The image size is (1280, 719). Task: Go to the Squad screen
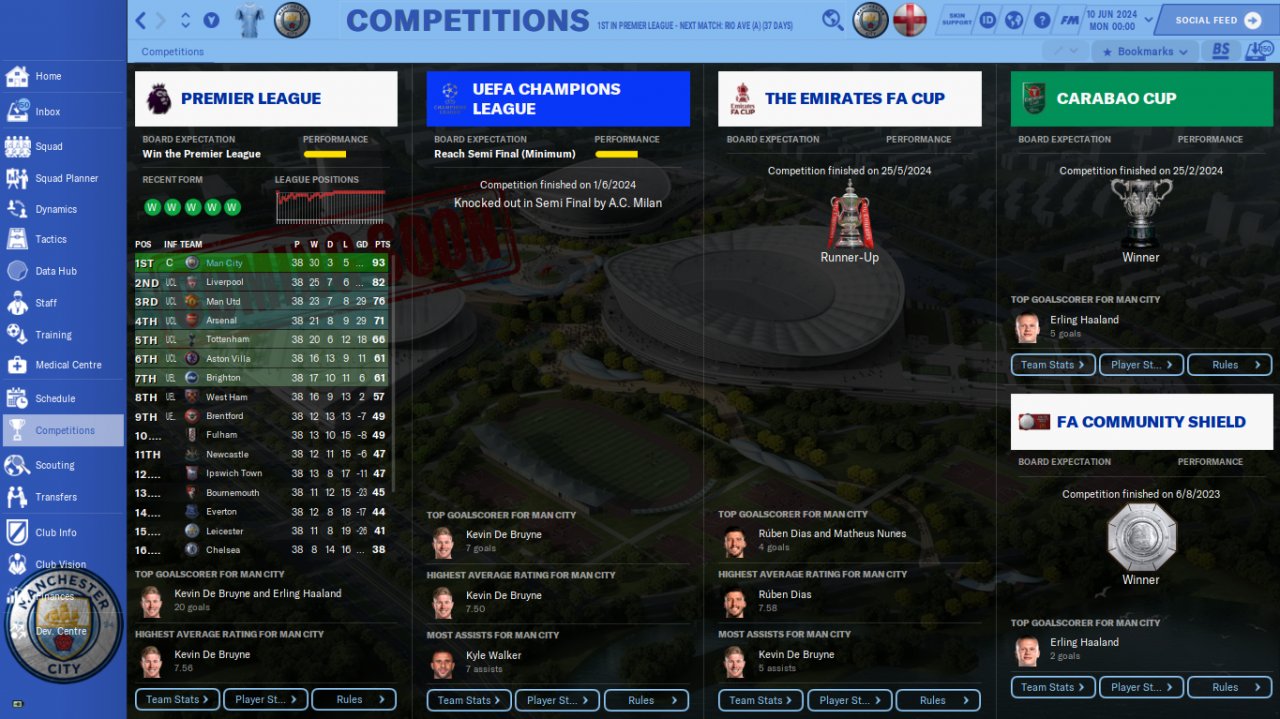48,146
